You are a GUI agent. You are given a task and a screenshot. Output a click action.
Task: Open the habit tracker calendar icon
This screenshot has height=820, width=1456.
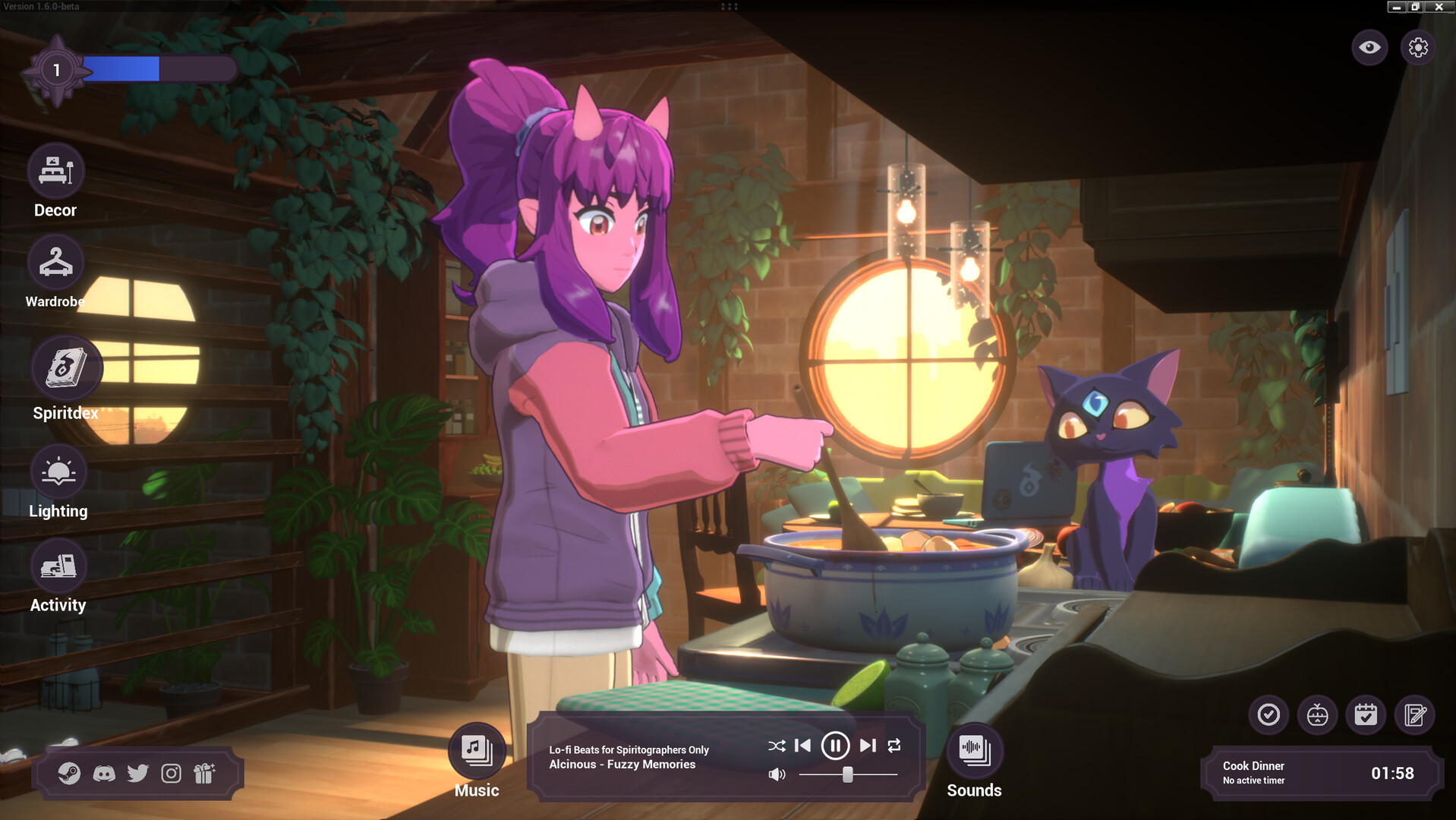pos(1365,714)
